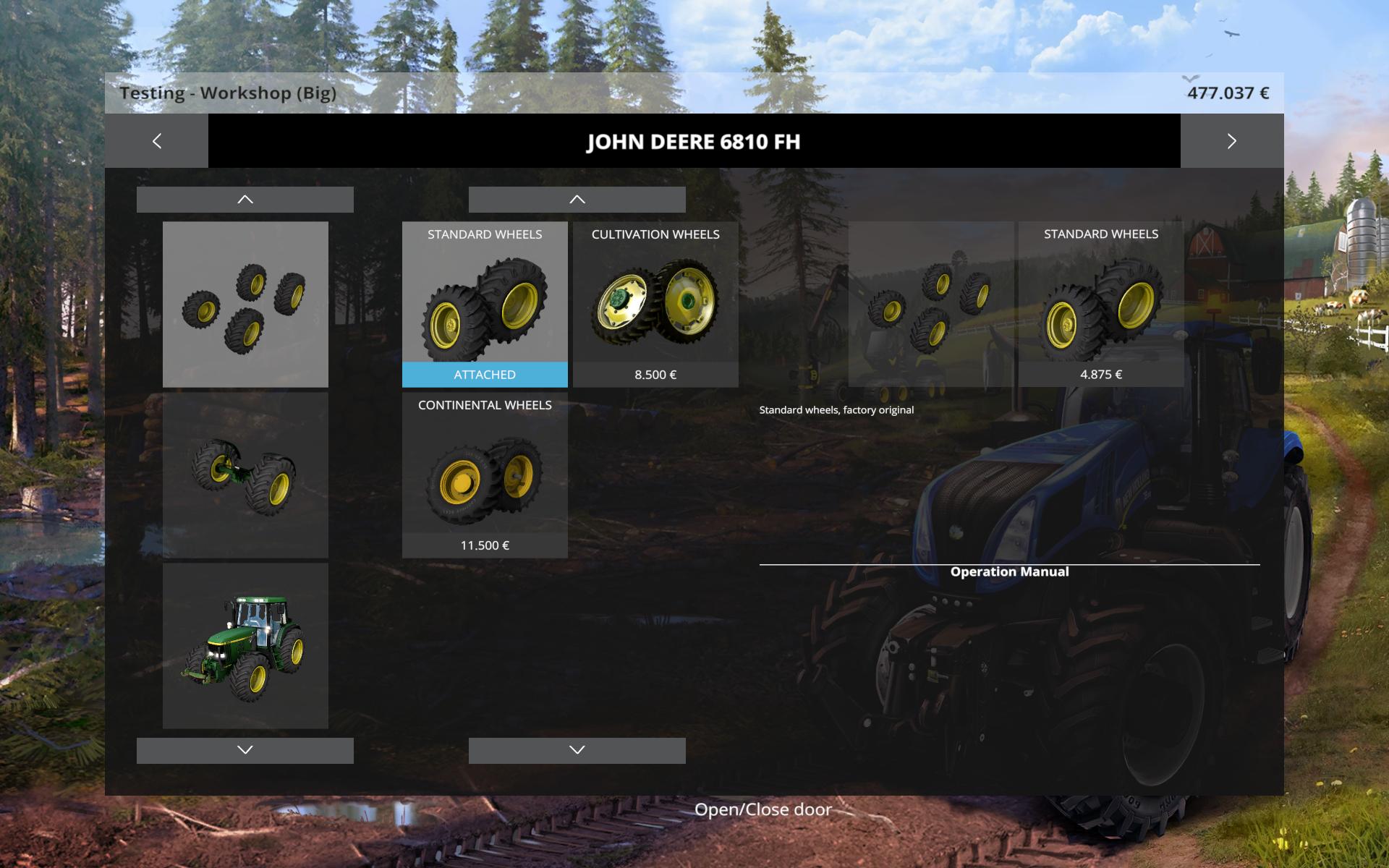Buy the Continental Wheels for 11.500 €
The width and height of the screenshot is (1389, 868).
(485, 475)
